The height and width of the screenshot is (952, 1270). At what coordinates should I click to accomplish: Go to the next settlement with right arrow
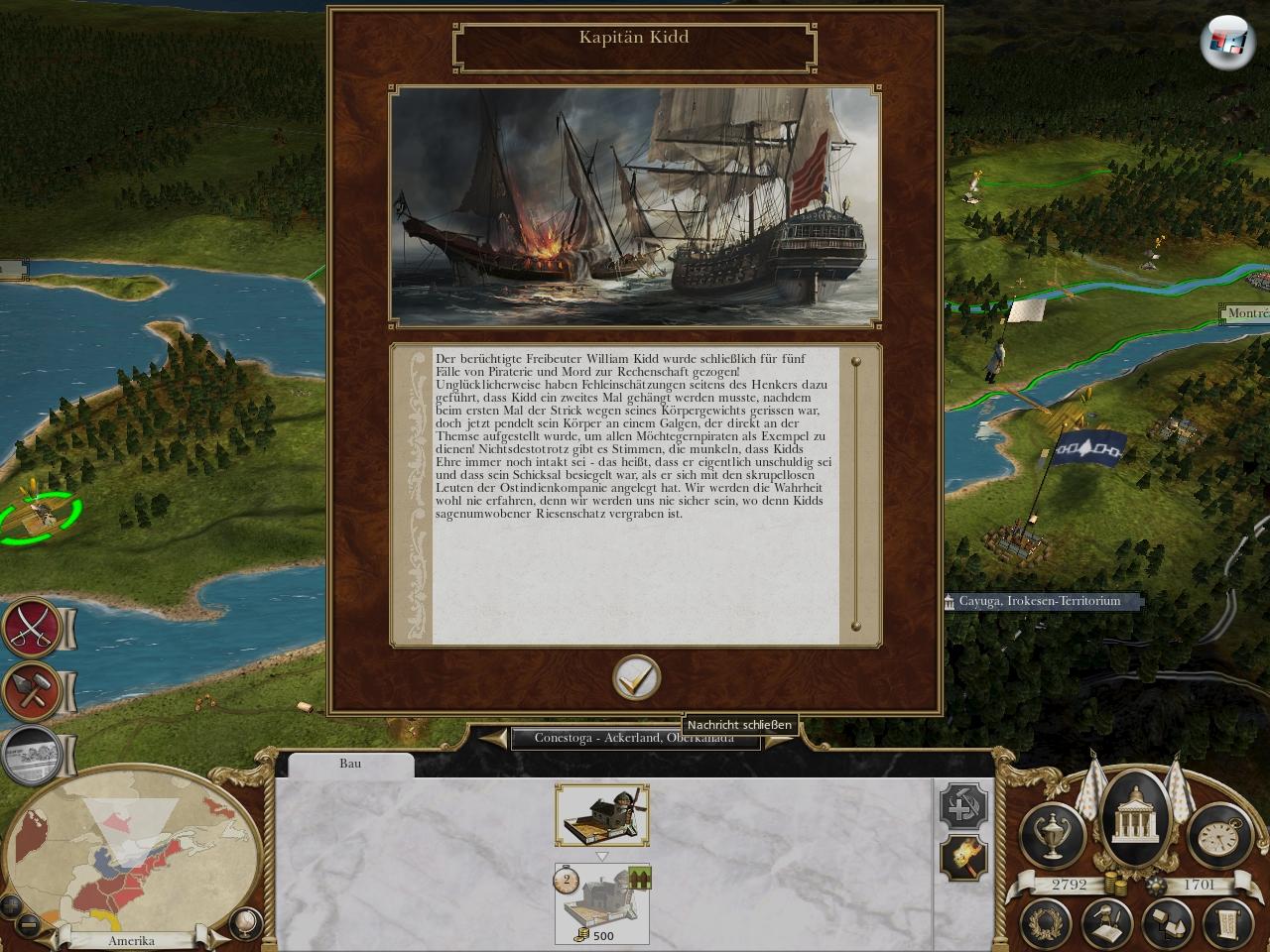coord(779,739)
